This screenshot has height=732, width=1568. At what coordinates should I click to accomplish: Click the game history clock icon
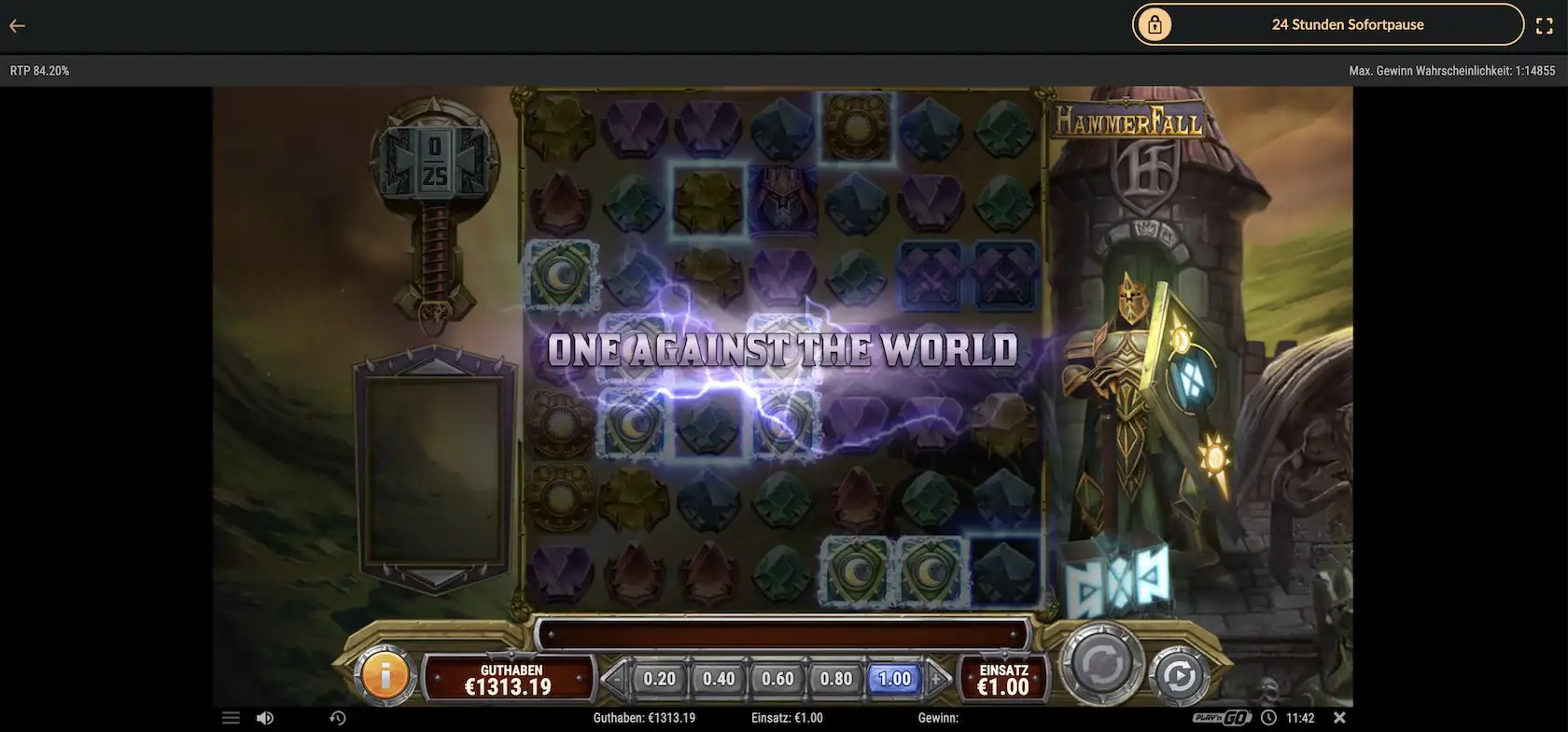point(339,717)
